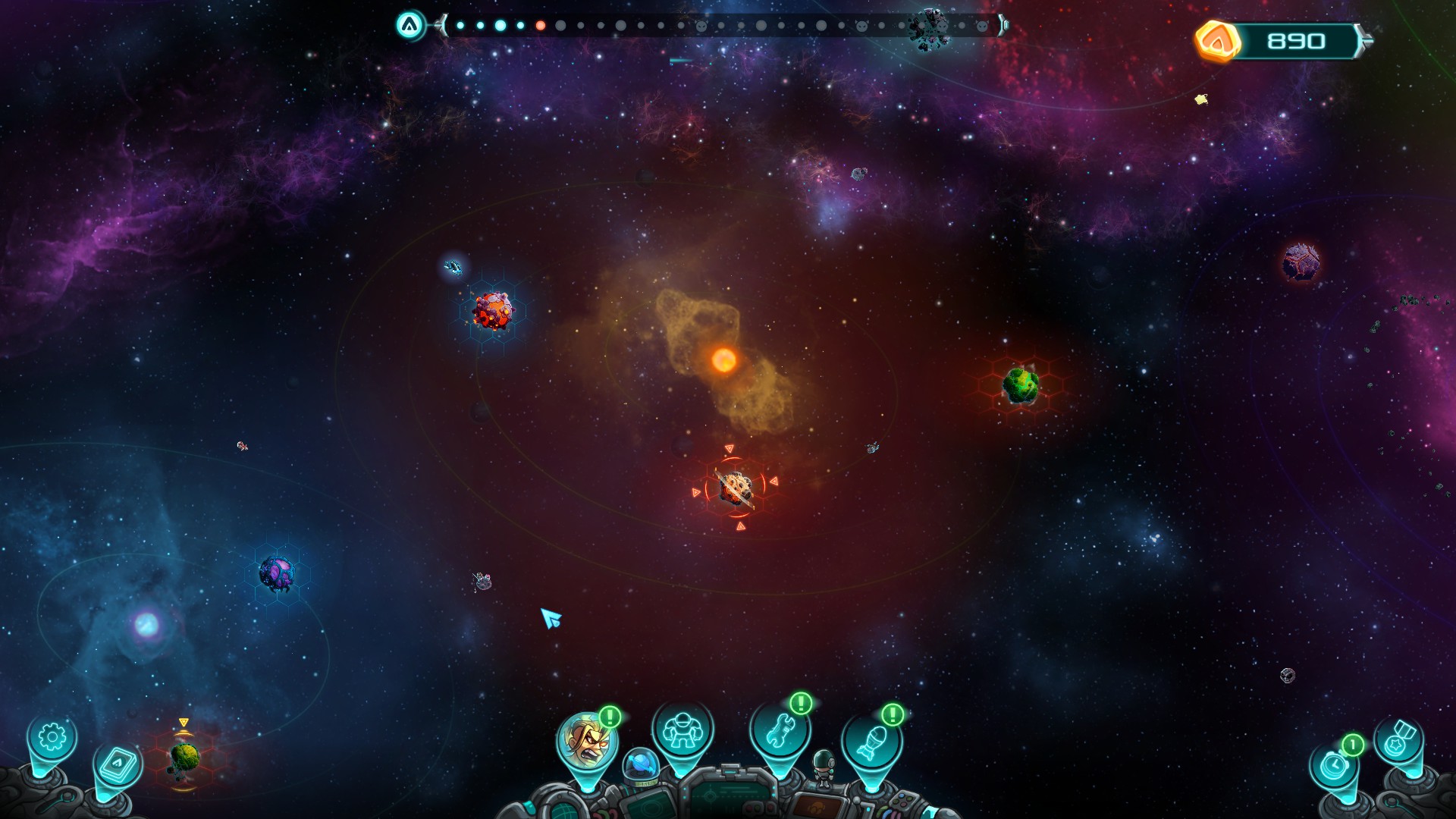Select the planet with the red target reticle
This screenshot has width=1456, height=819.
735,488
